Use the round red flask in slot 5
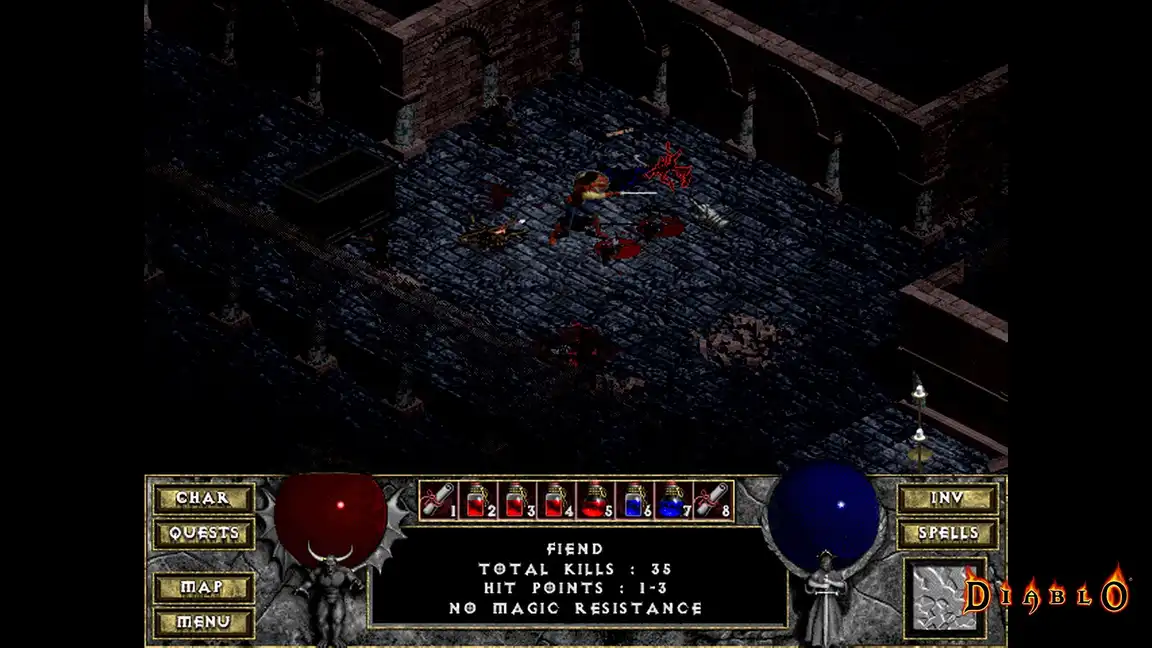1152x648 pixels. click(x=593, y=500)
